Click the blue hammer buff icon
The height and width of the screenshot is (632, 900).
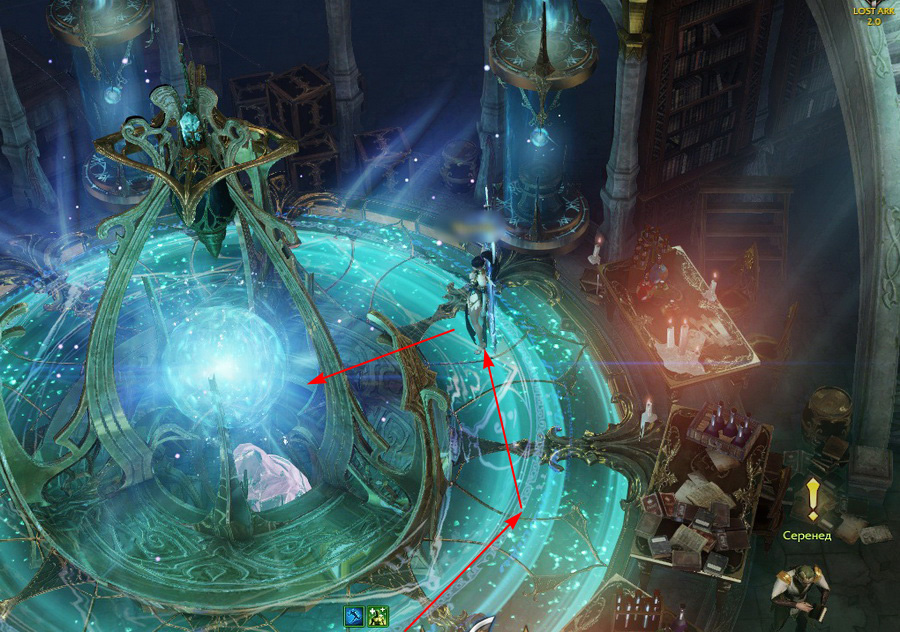click(x=355, y=616)
